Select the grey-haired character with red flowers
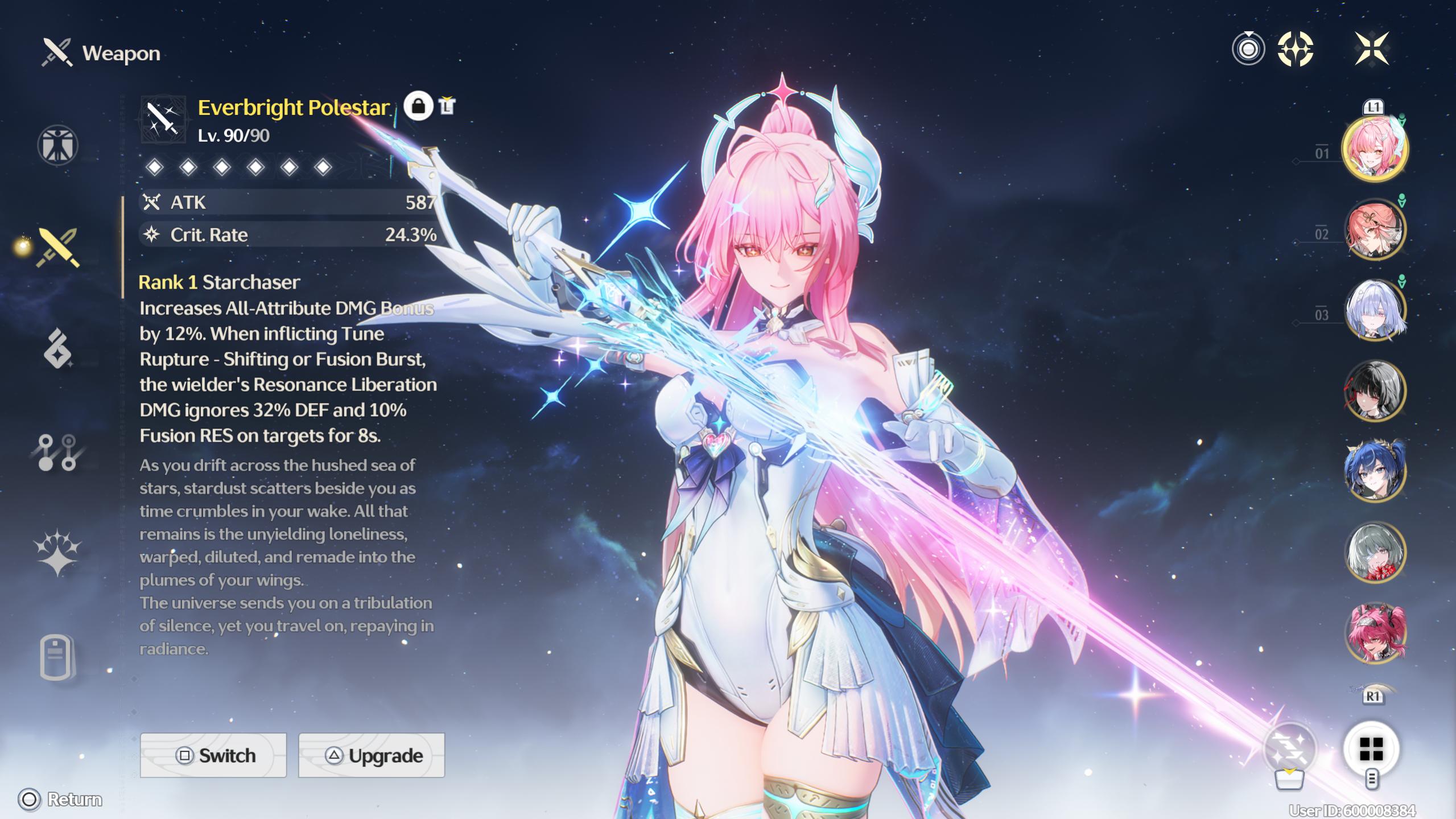Viewport: 1456px width, 819px height. click(x=1375, y=552)
